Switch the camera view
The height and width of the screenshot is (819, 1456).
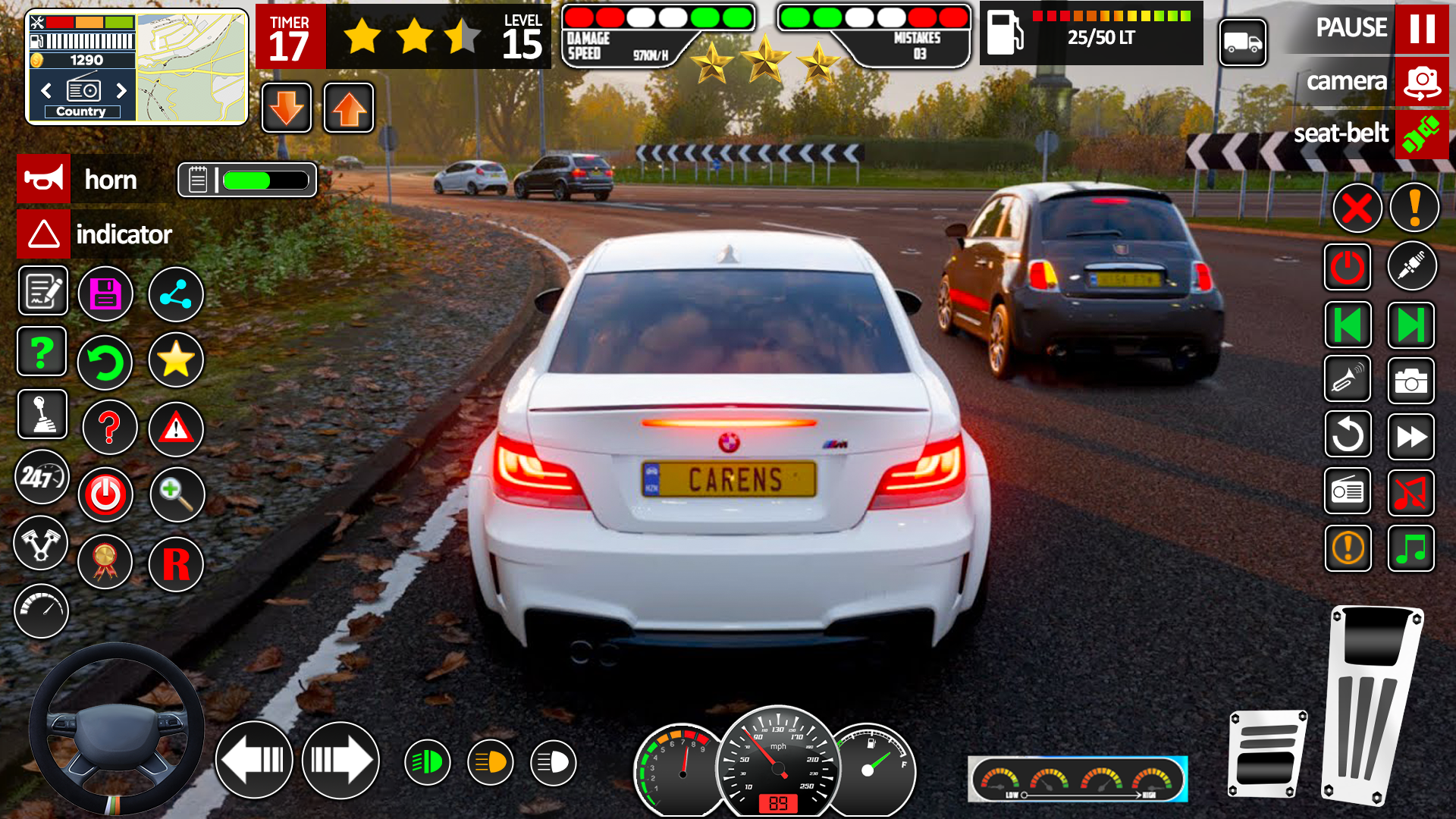pos(1421,82)
